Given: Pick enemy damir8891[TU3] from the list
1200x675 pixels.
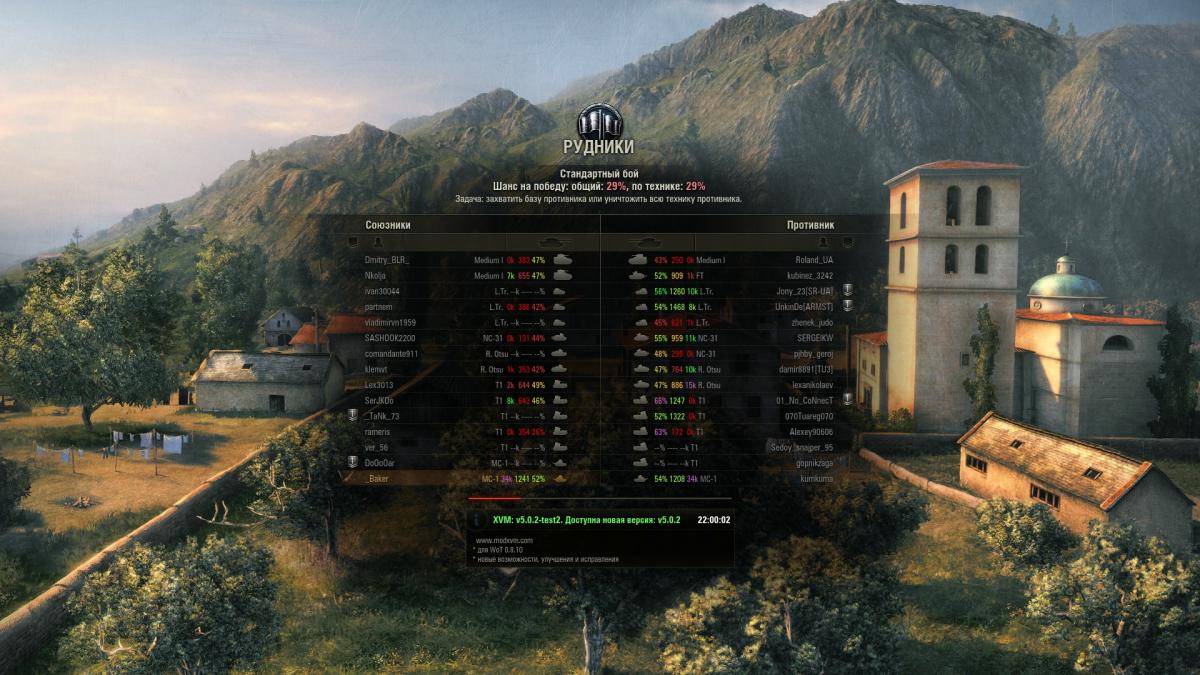Looking at the screenshot, I should pos(805,369).
